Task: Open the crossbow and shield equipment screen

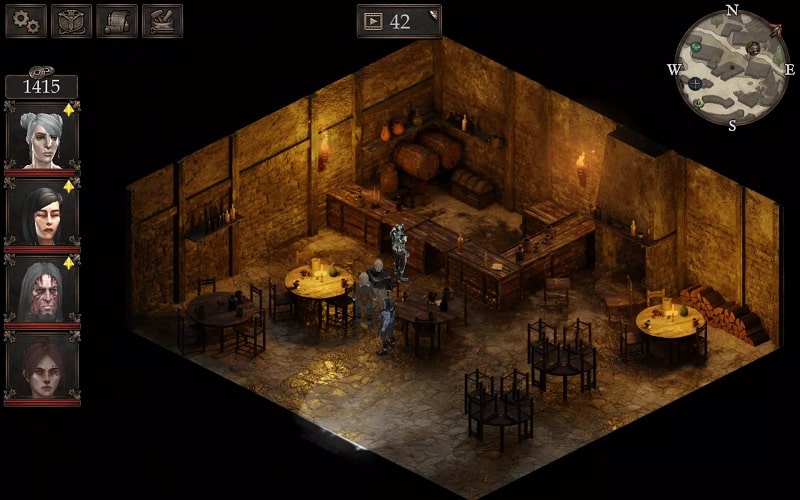Action: click(x=71, y=20)
